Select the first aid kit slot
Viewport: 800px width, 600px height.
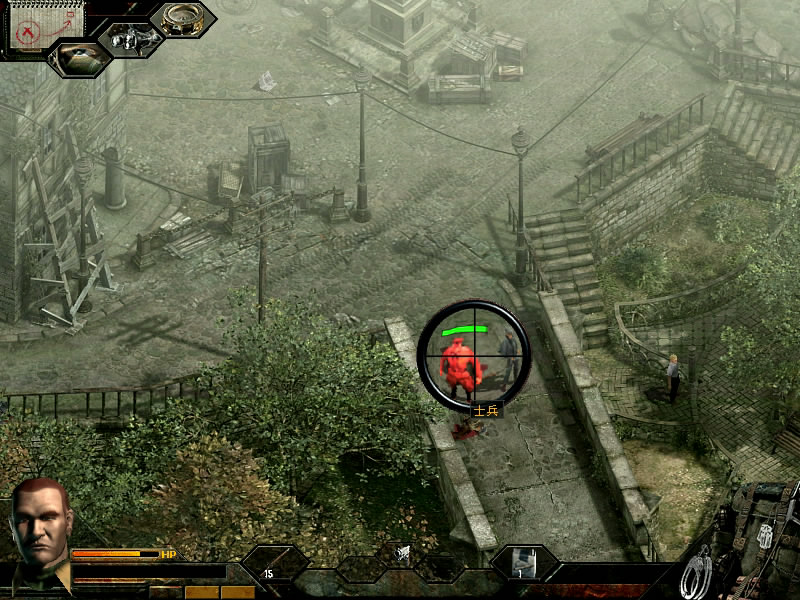tap(524, 564)
